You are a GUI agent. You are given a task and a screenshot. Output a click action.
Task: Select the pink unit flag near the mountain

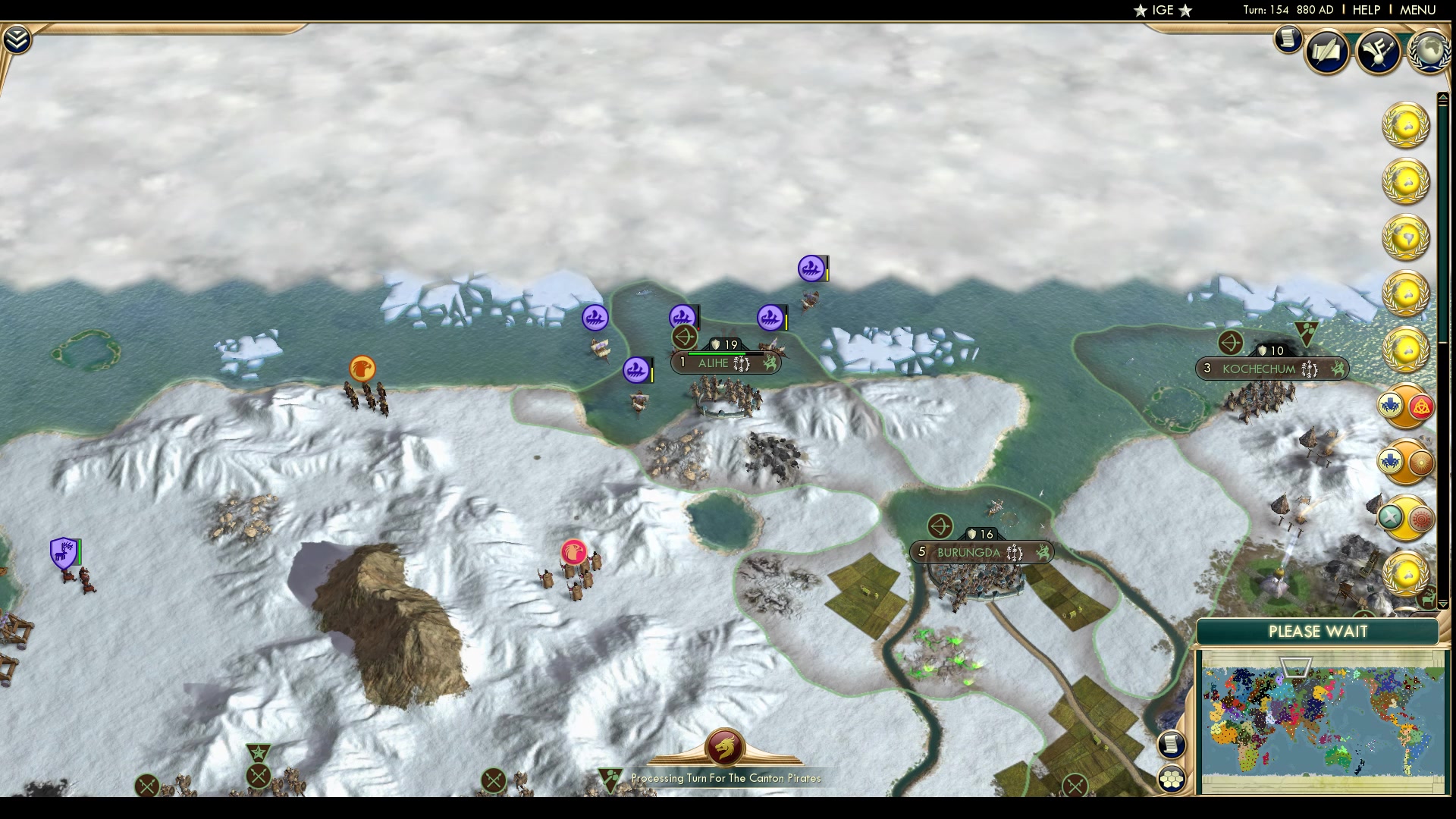coord(574,551)
